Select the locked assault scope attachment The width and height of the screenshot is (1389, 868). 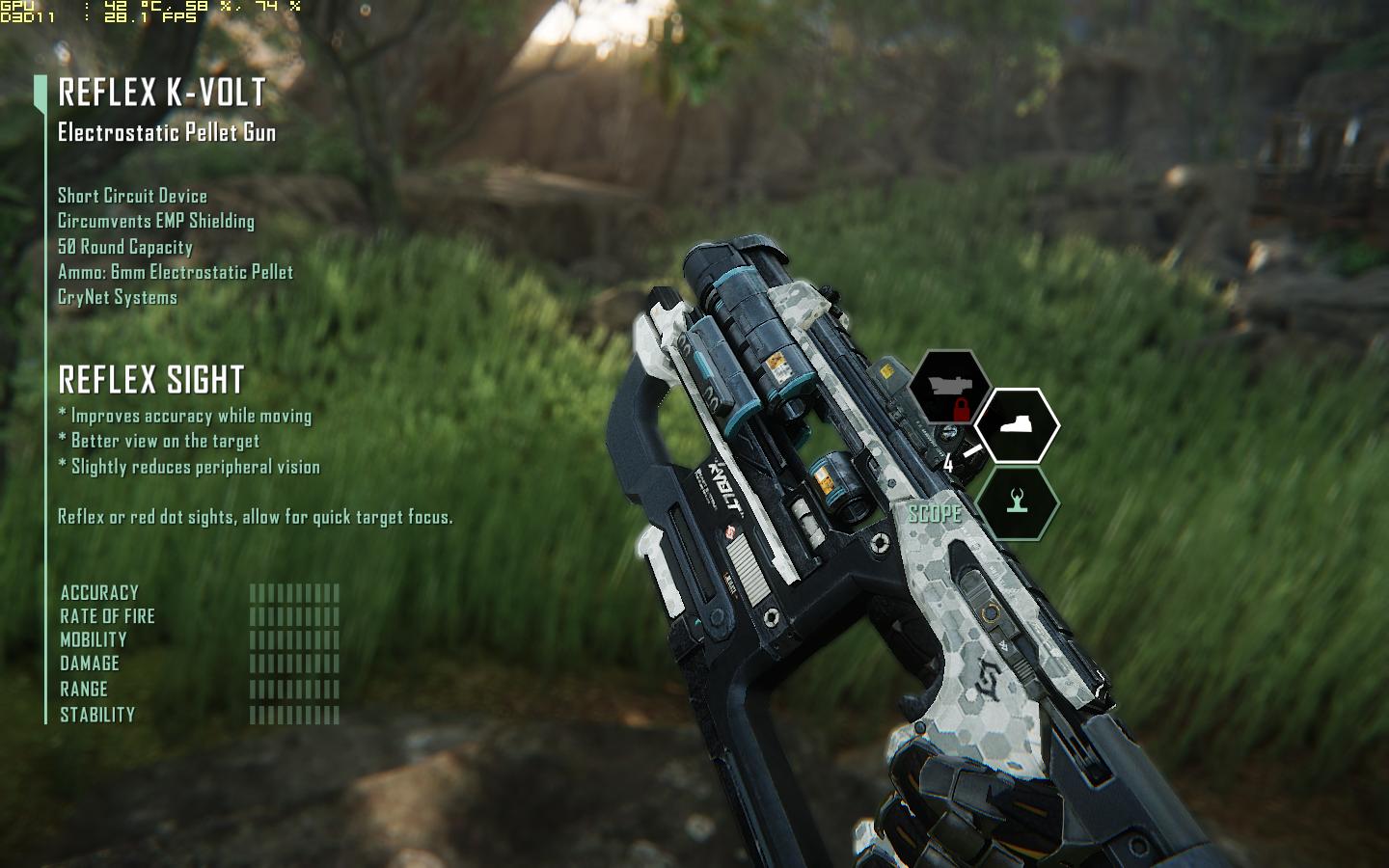click(950, 388)
